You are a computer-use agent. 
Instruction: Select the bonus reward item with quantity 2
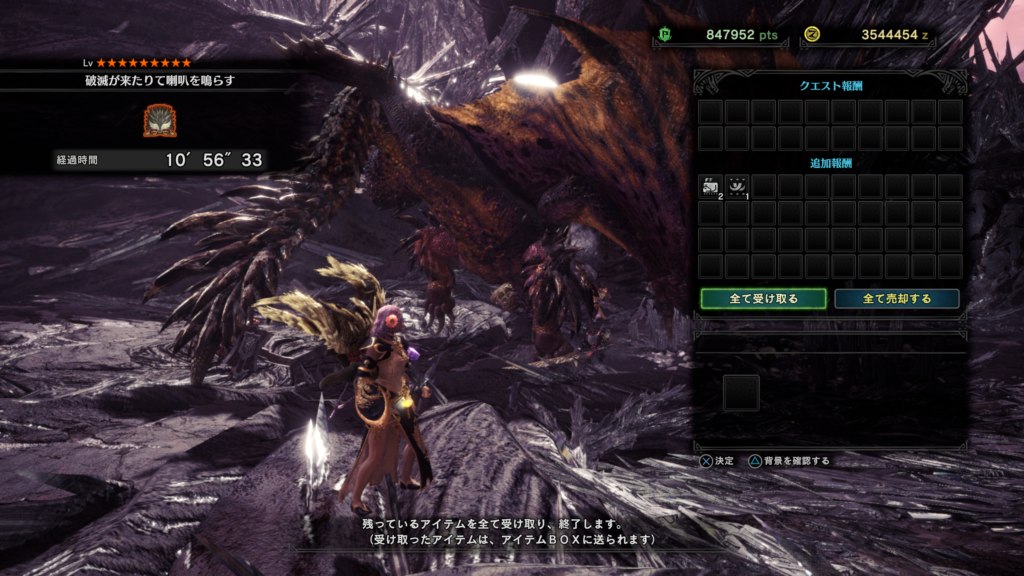(711, 186)
